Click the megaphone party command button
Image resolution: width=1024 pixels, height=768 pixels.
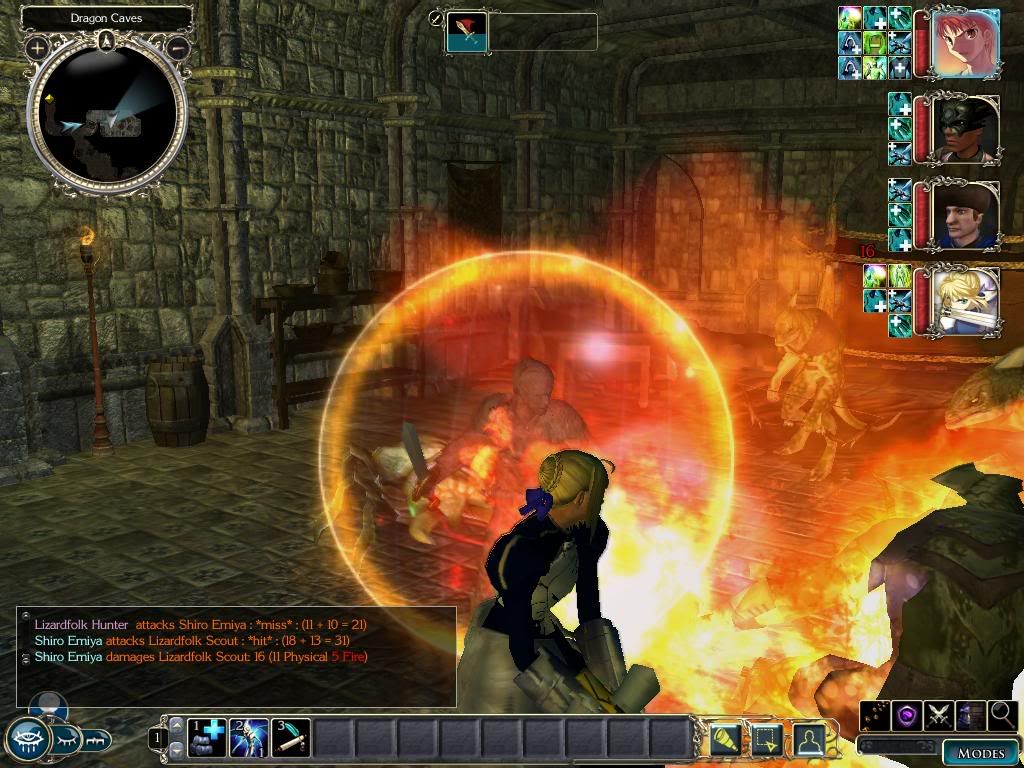tap(726, 740)
